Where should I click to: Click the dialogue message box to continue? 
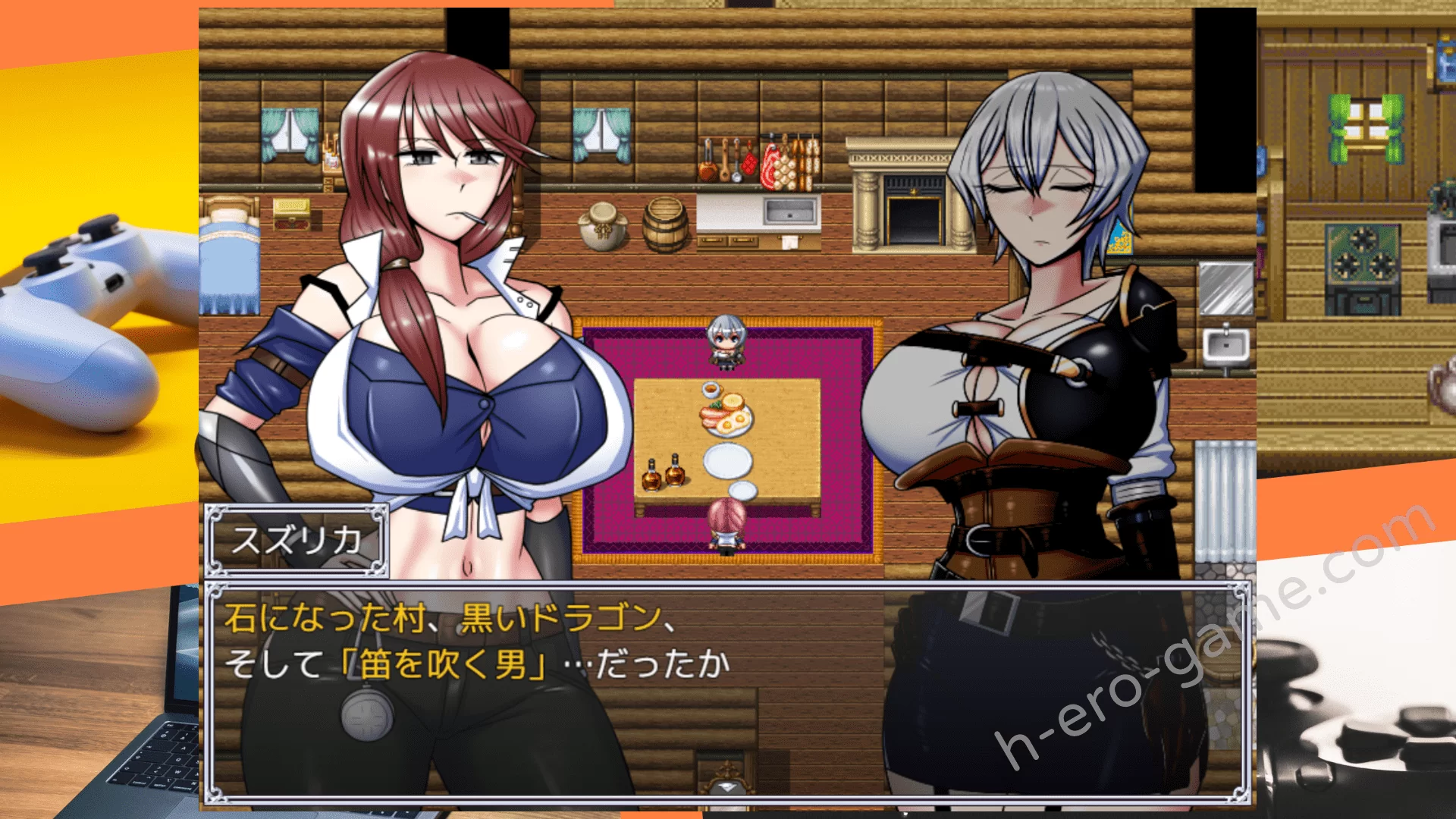point(726,692)
